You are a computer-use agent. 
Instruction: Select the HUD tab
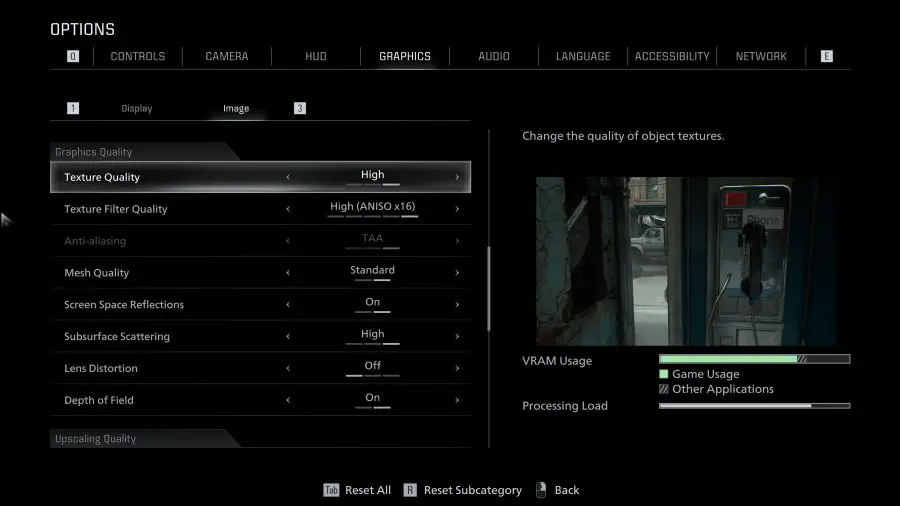pyautogui.click(x=315, y=56)
